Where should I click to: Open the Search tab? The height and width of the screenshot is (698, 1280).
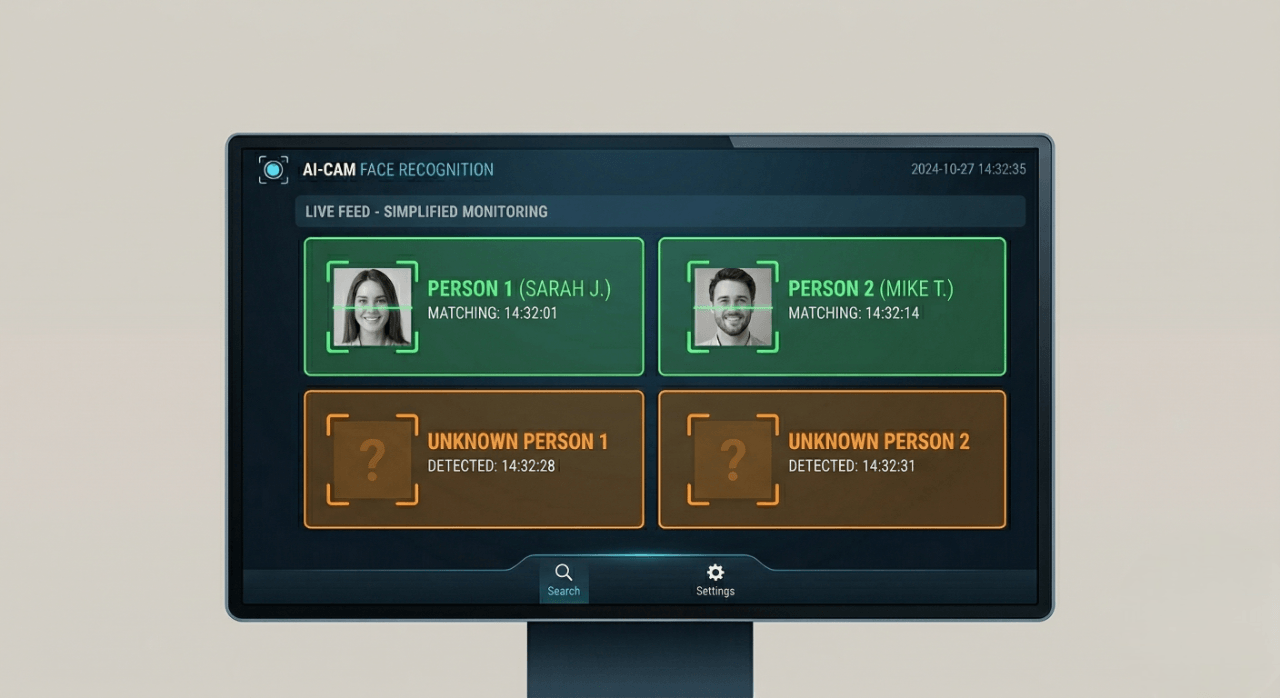[563, 580]
